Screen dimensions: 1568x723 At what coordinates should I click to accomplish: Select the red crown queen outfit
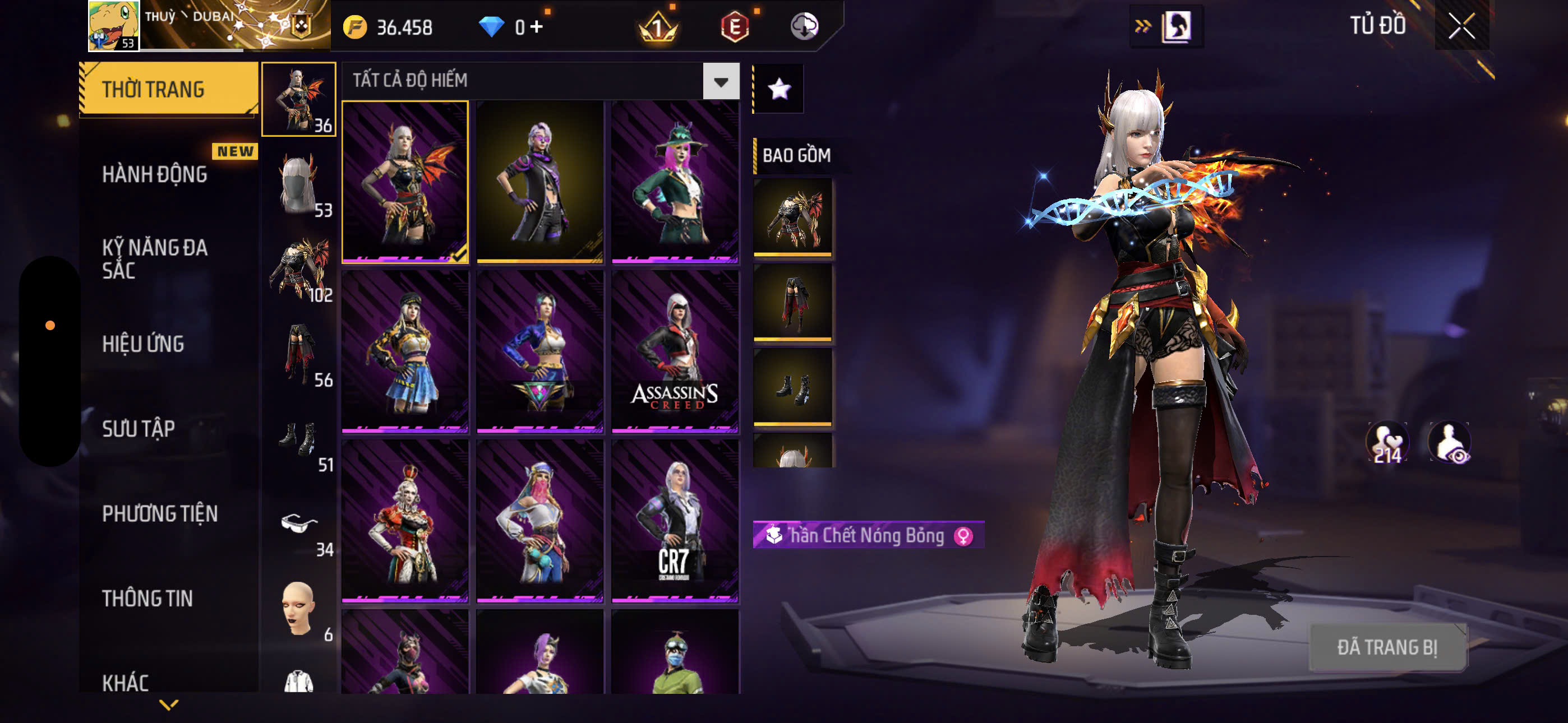(x=405, y=521)
